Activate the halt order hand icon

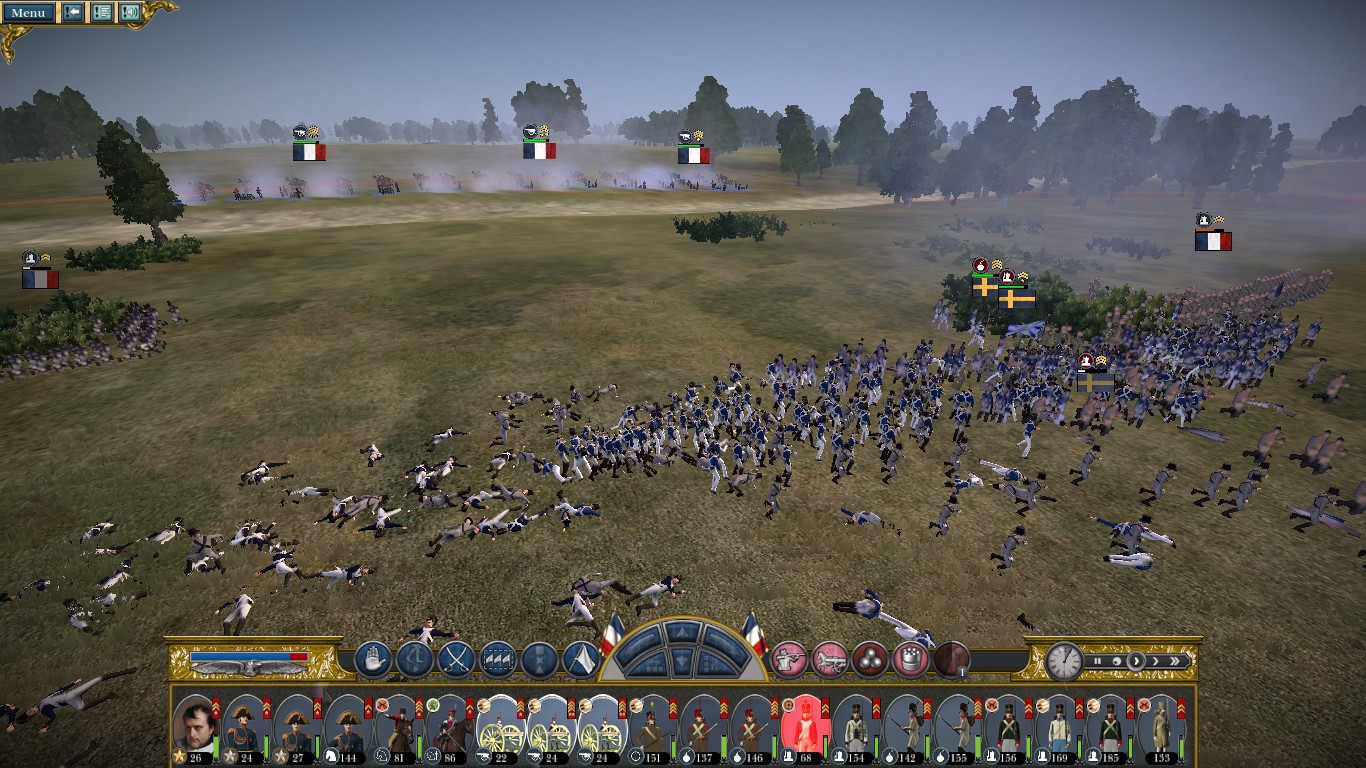coord(372,660)
